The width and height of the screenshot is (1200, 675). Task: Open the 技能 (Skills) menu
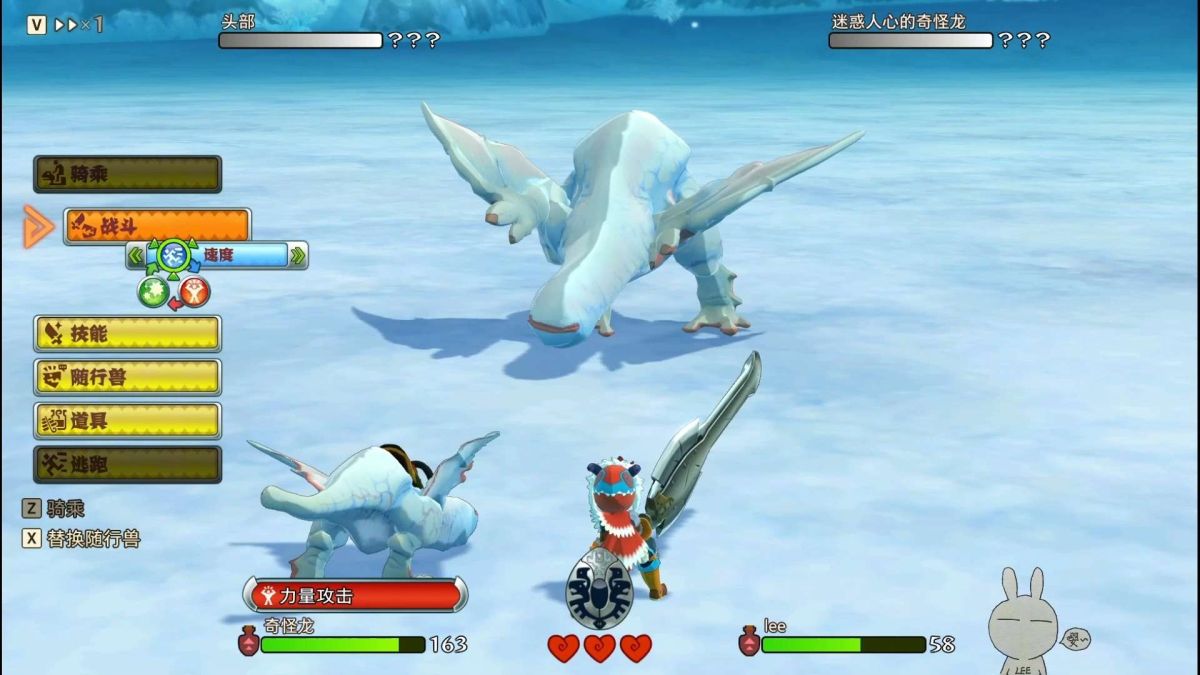pos(127,334)
